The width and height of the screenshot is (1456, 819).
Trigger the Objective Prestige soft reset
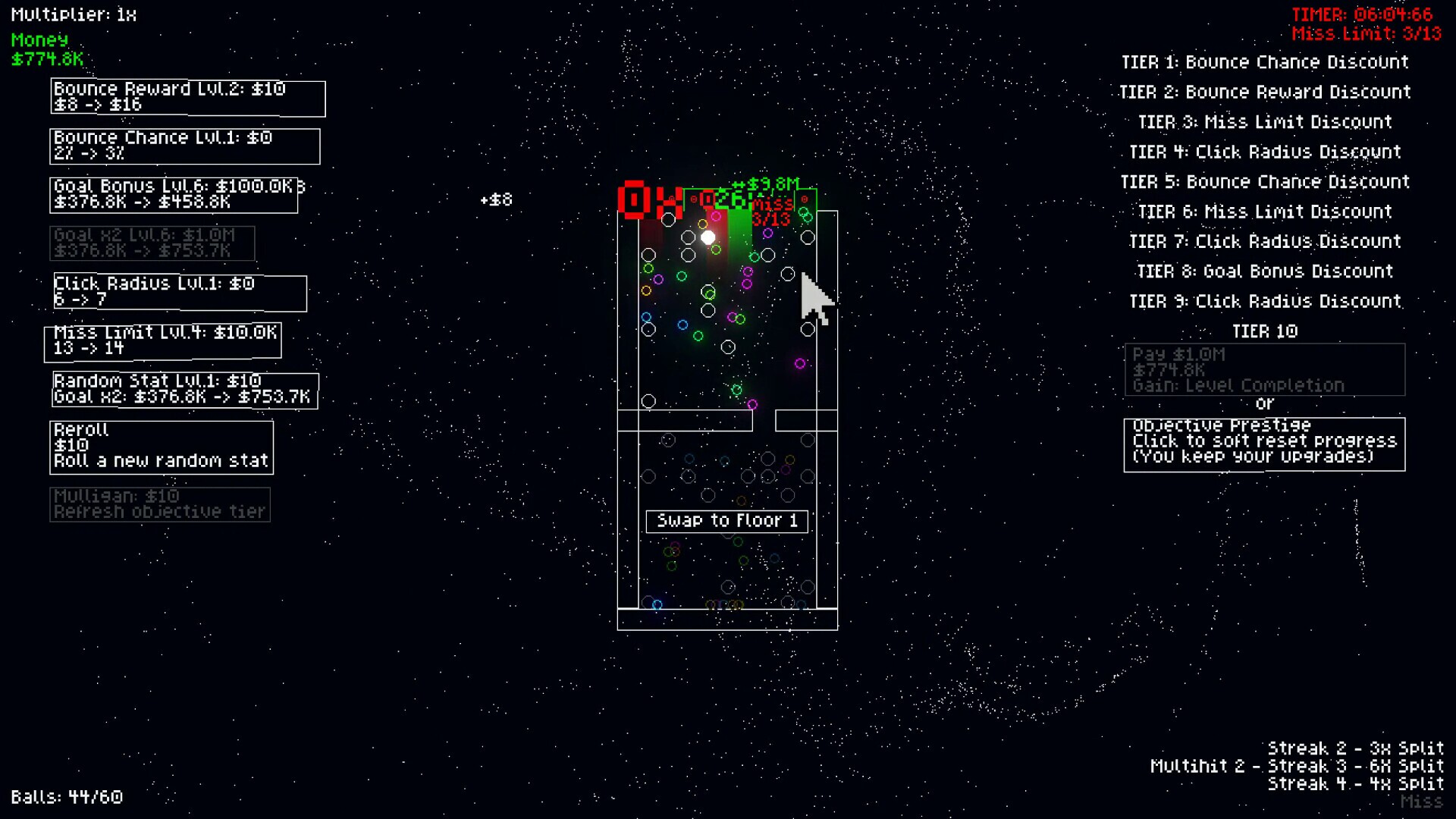tap(1263, 444)
